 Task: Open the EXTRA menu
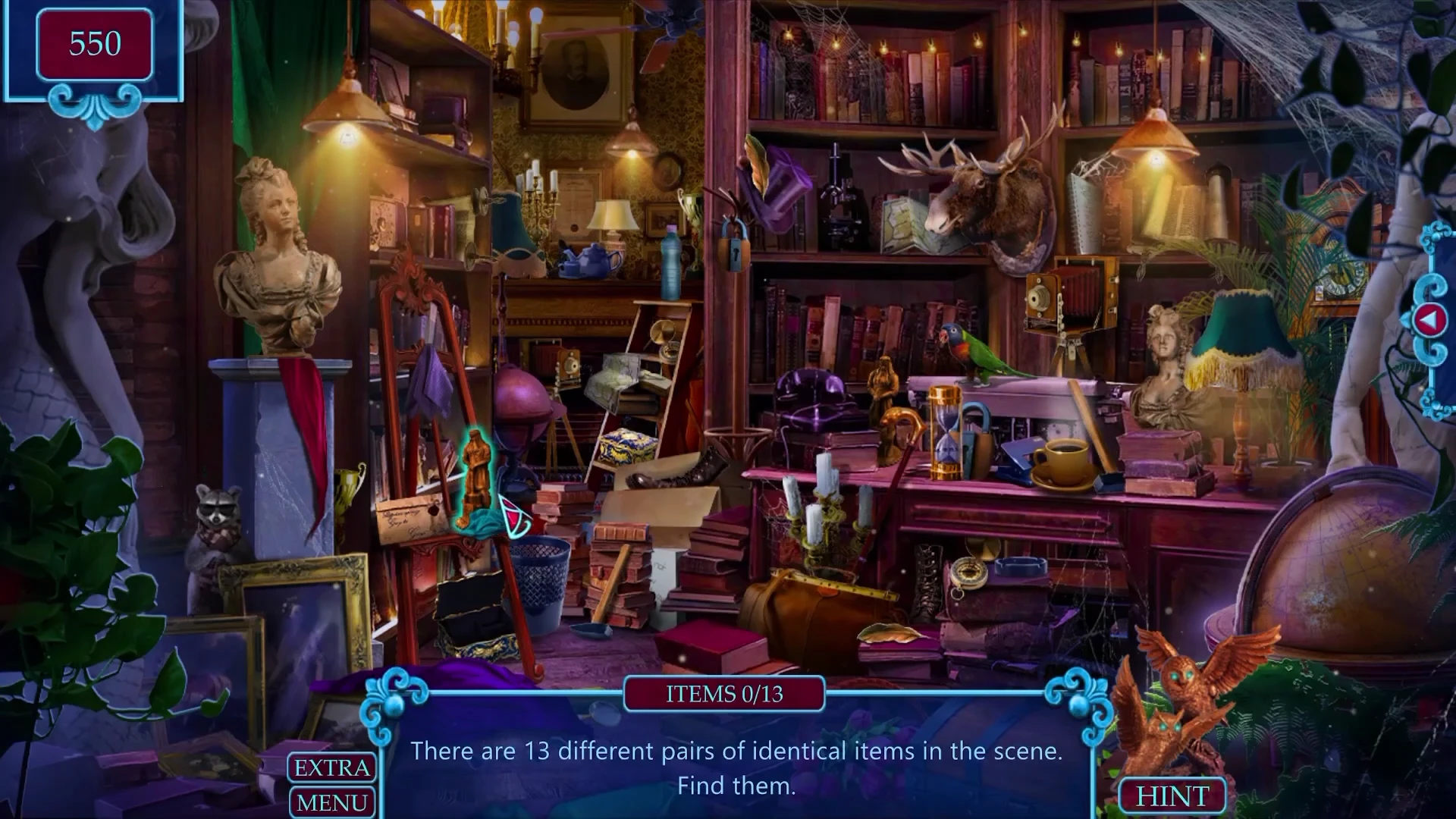pyautogui.click(x=331, y=767)
